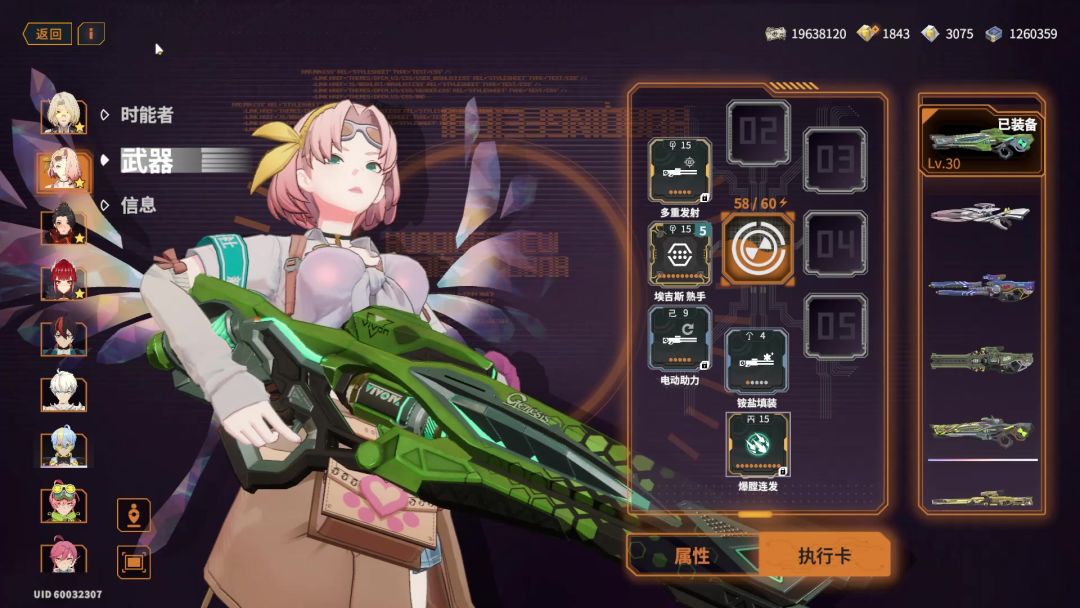Image resolution: width=1080 pixels, height=608 pixels.
Task: Open empty card slot 02
Action: pos(757,132)
